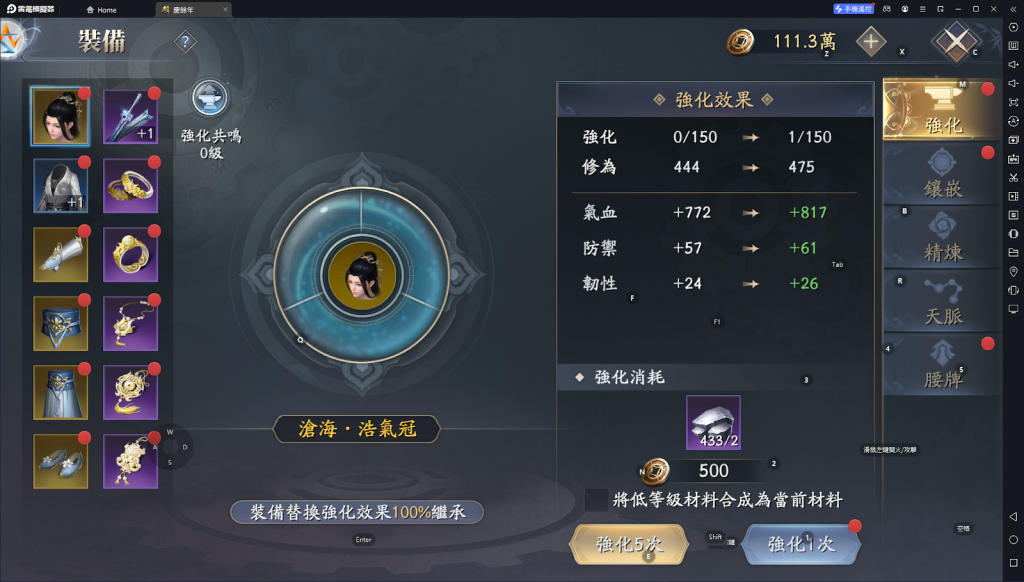Switch to the Home tab of the emulator

click(x=101, y=10)
